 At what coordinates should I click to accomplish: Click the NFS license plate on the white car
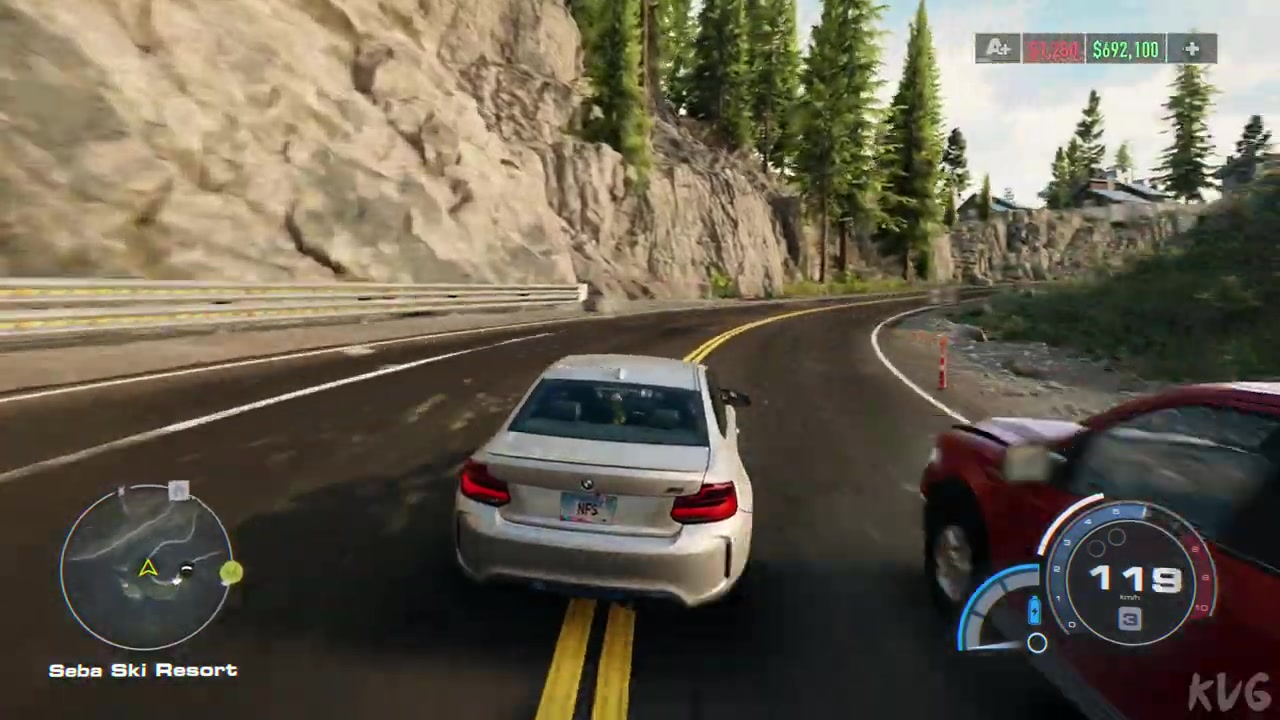click(x=586, y=508)
